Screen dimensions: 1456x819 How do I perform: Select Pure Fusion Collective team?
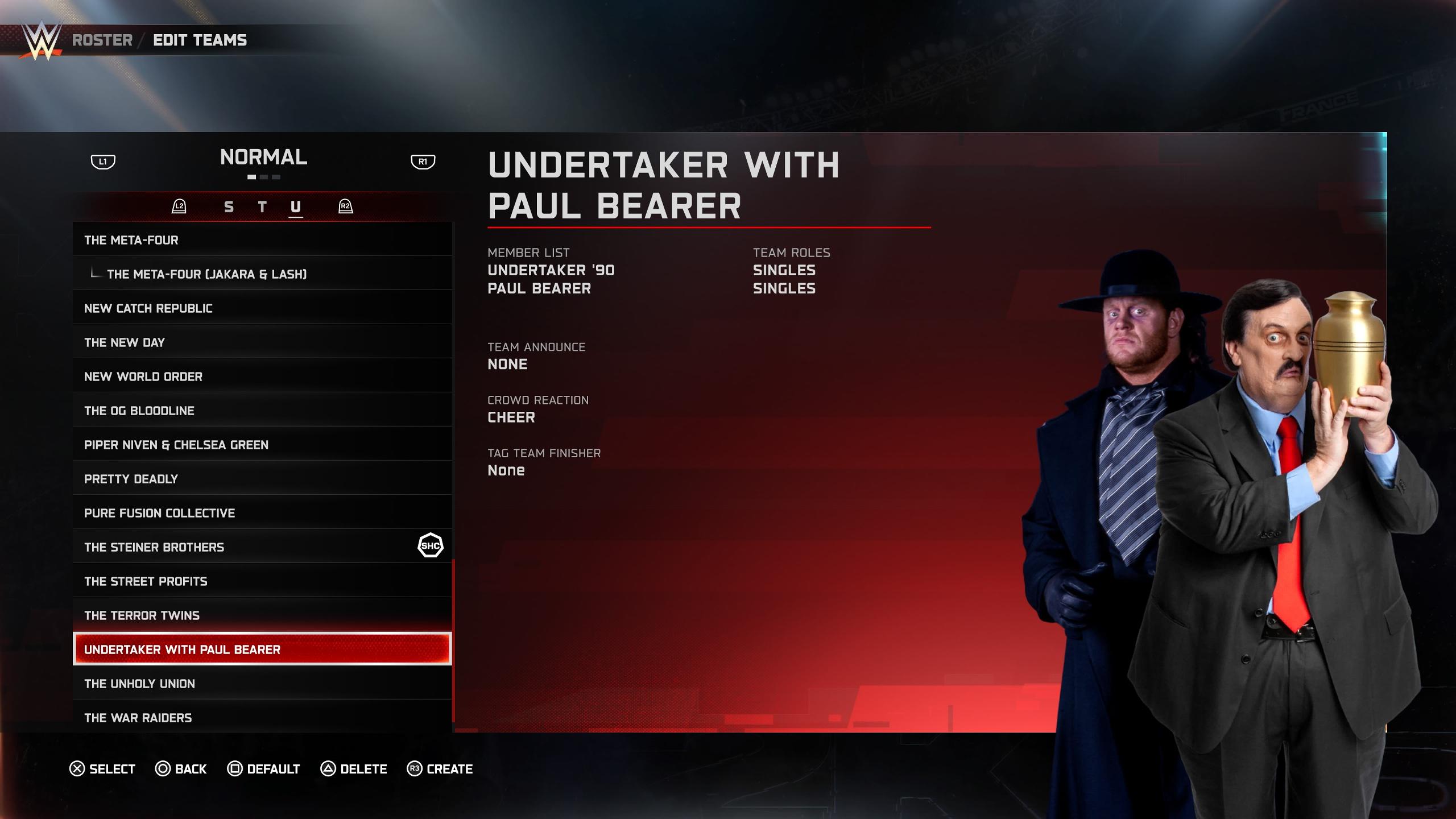coord(262,513)
